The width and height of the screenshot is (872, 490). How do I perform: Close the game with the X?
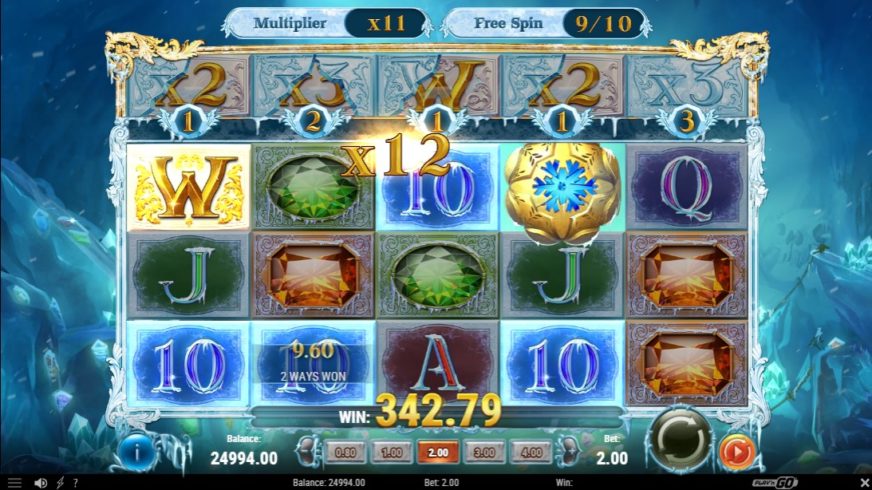[x=862, y=483]
